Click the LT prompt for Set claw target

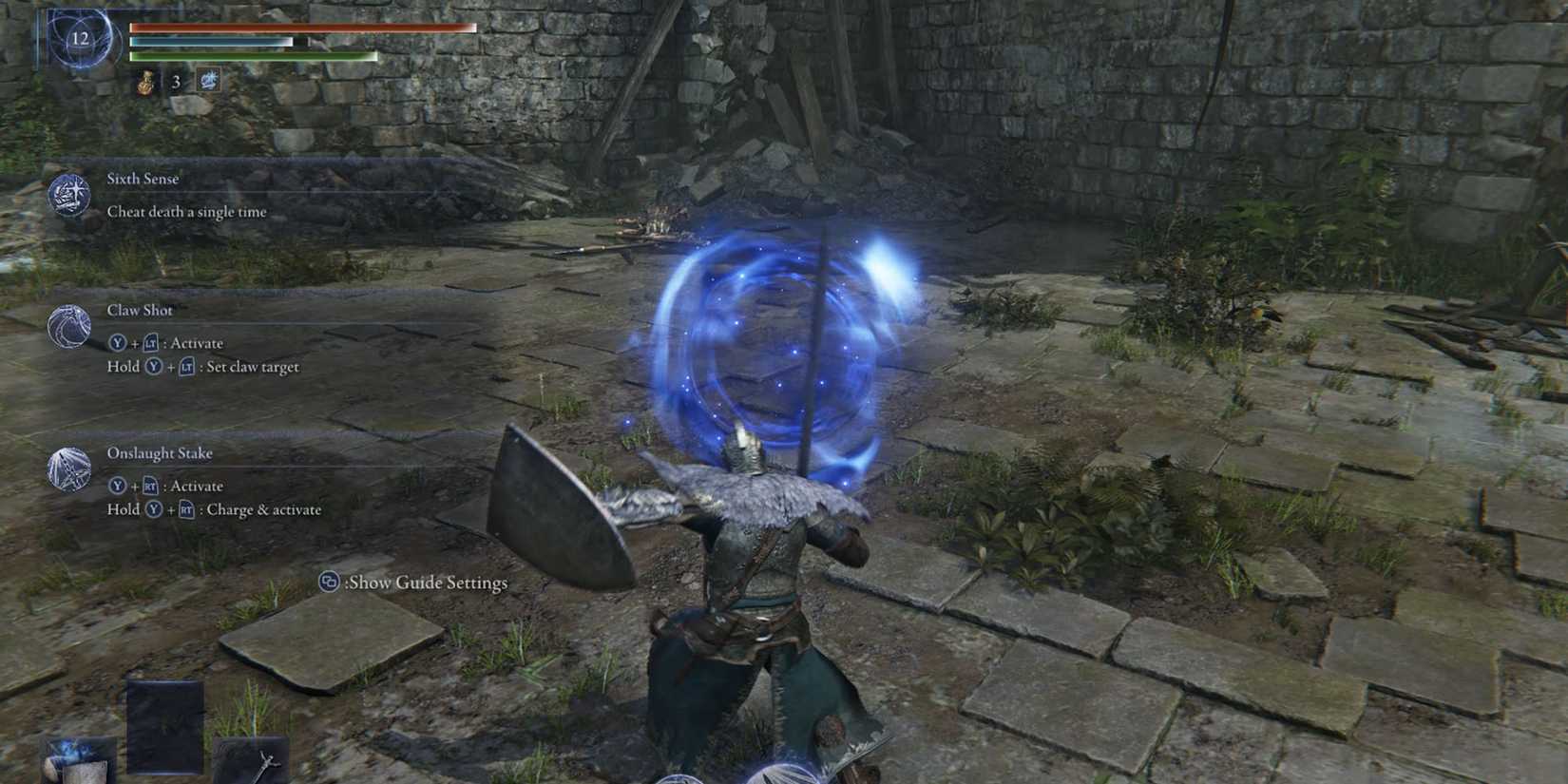pos(187,366)
